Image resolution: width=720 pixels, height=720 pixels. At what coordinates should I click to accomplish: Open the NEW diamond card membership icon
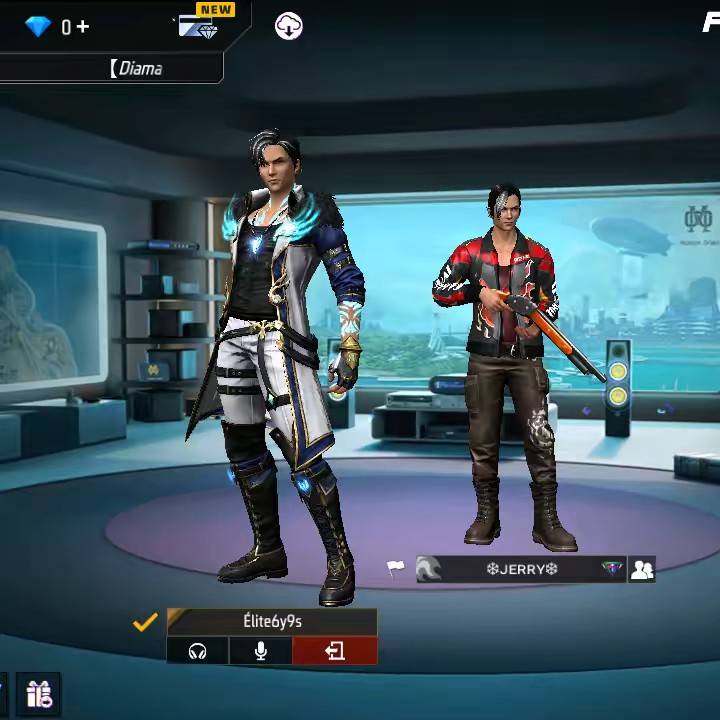pyautogui.click(x=200, y=25)
